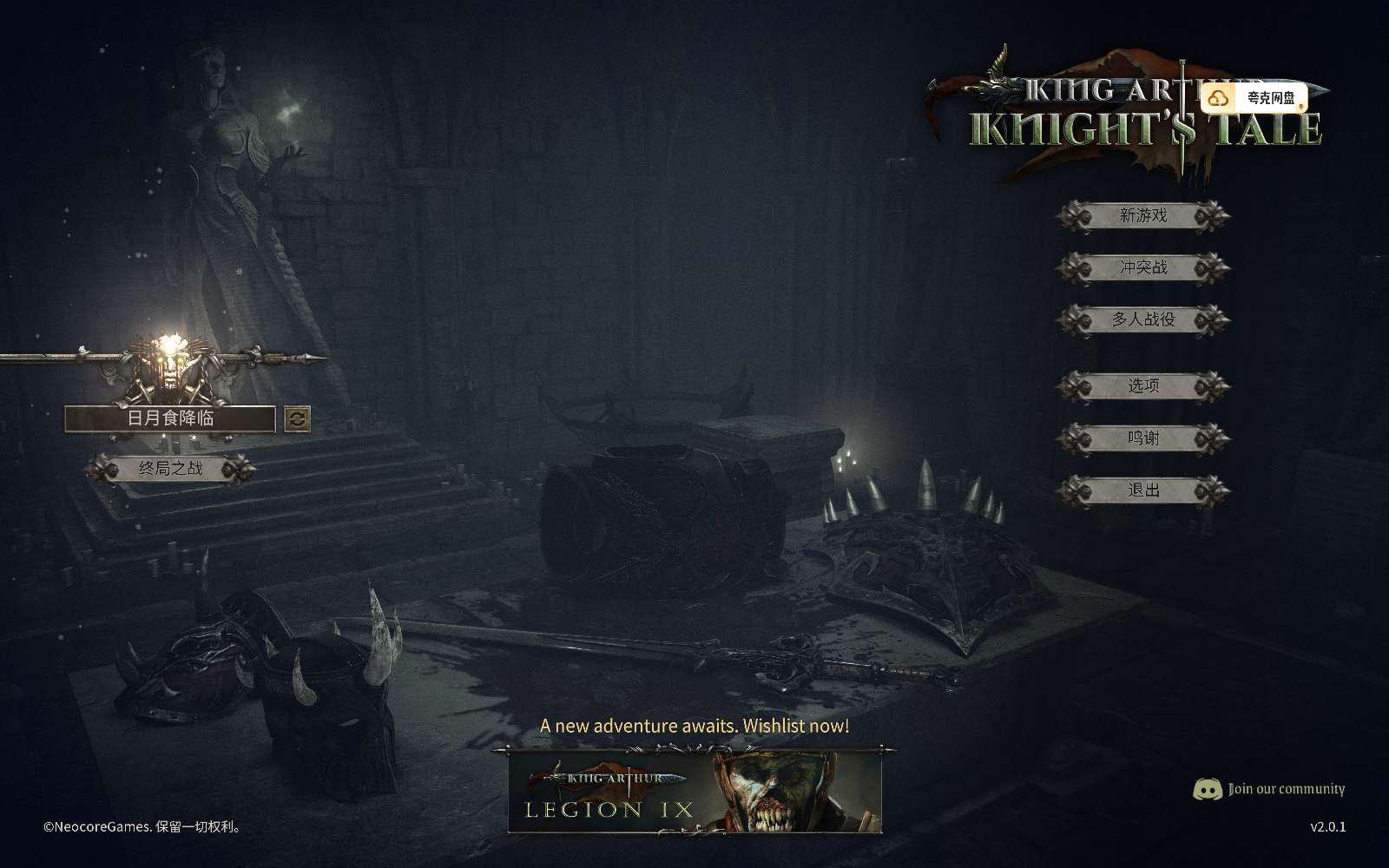Image resolution: width=1389 pixels, height=868 pixels.
Task: Click the refresh arrows icon beside profile
Action: coord(297,419)
